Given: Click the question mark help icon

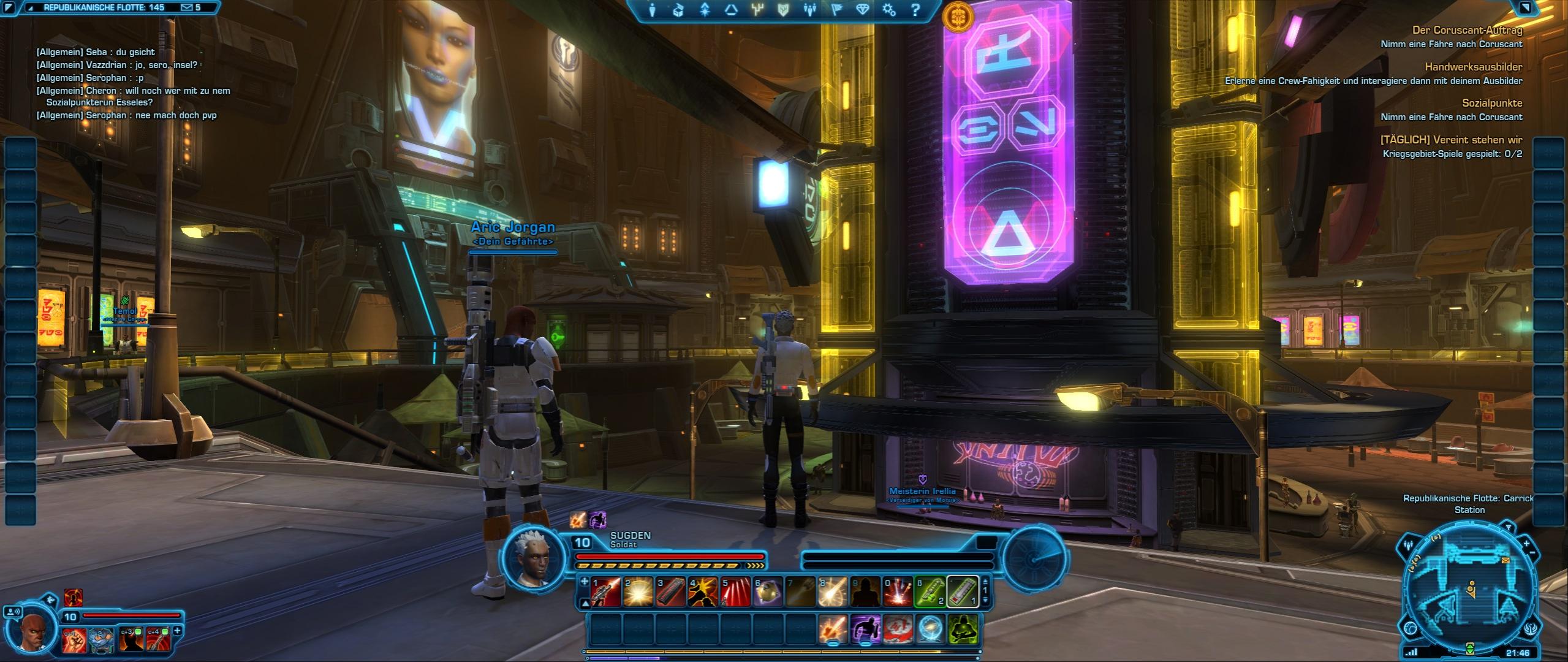Looking at the screenshot, I should [915, 10].
